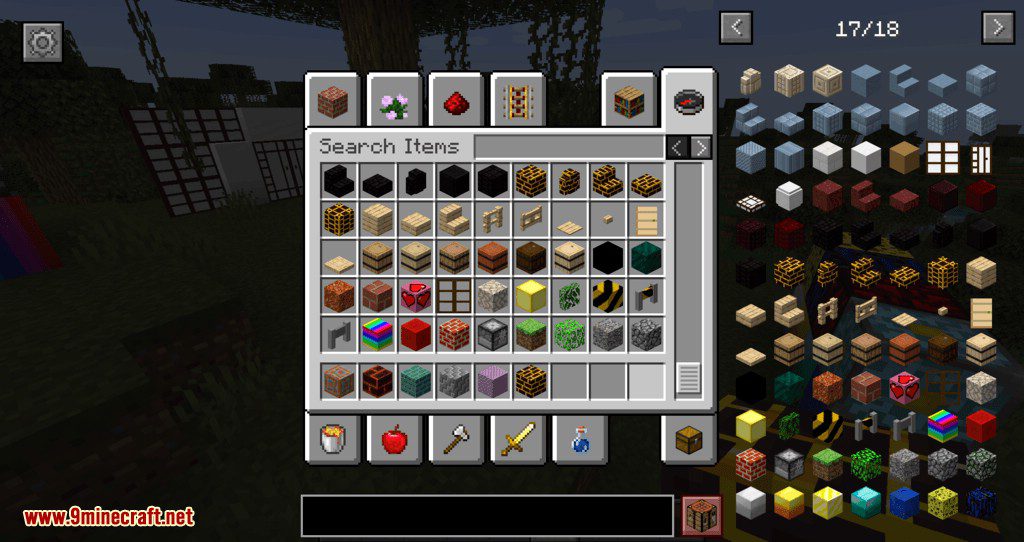Switch to the rail Transportation tab

(517, 101)
